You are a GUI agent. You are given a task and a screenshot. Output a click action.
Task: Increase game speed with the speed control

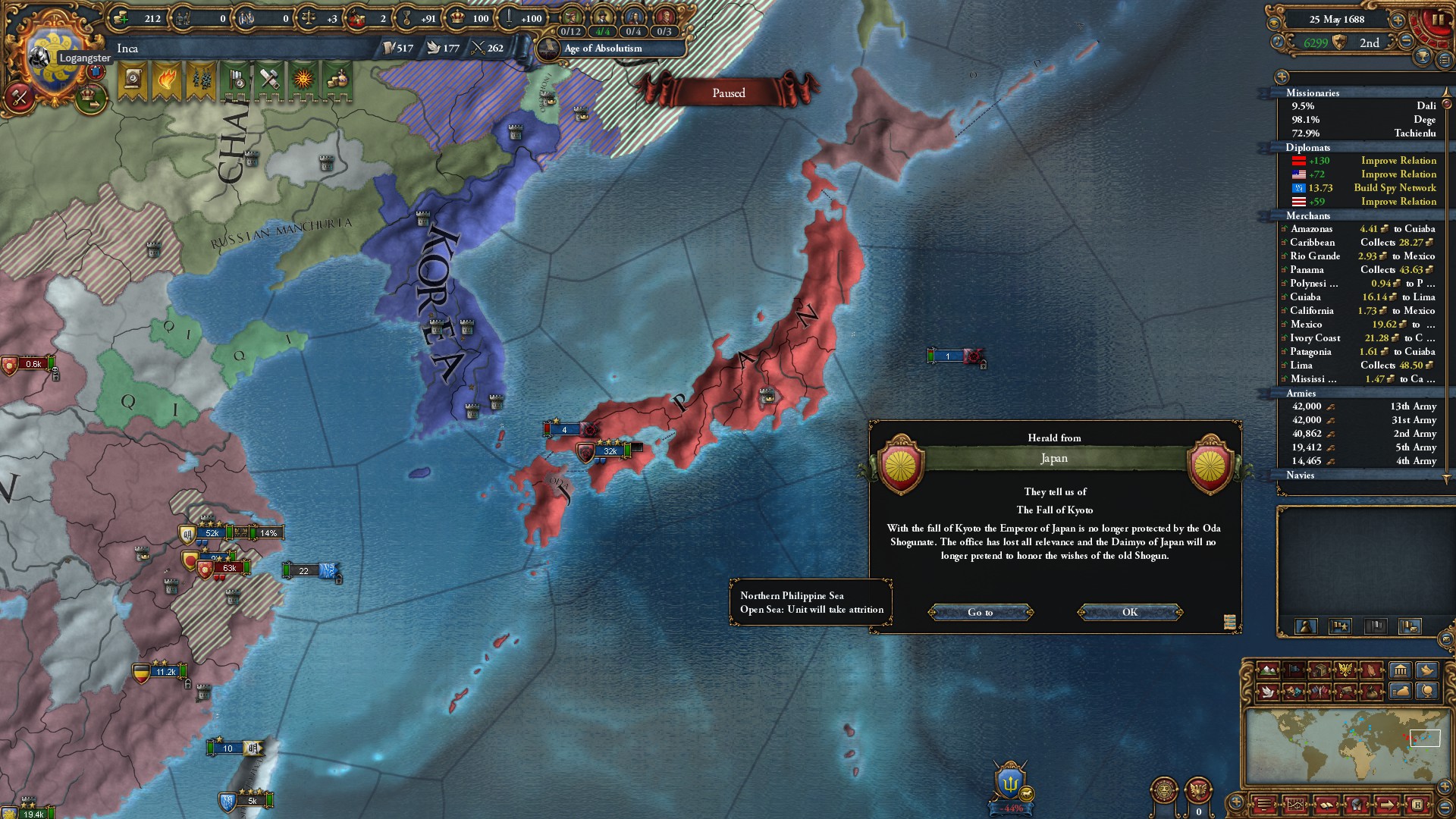coord(1398,21)
